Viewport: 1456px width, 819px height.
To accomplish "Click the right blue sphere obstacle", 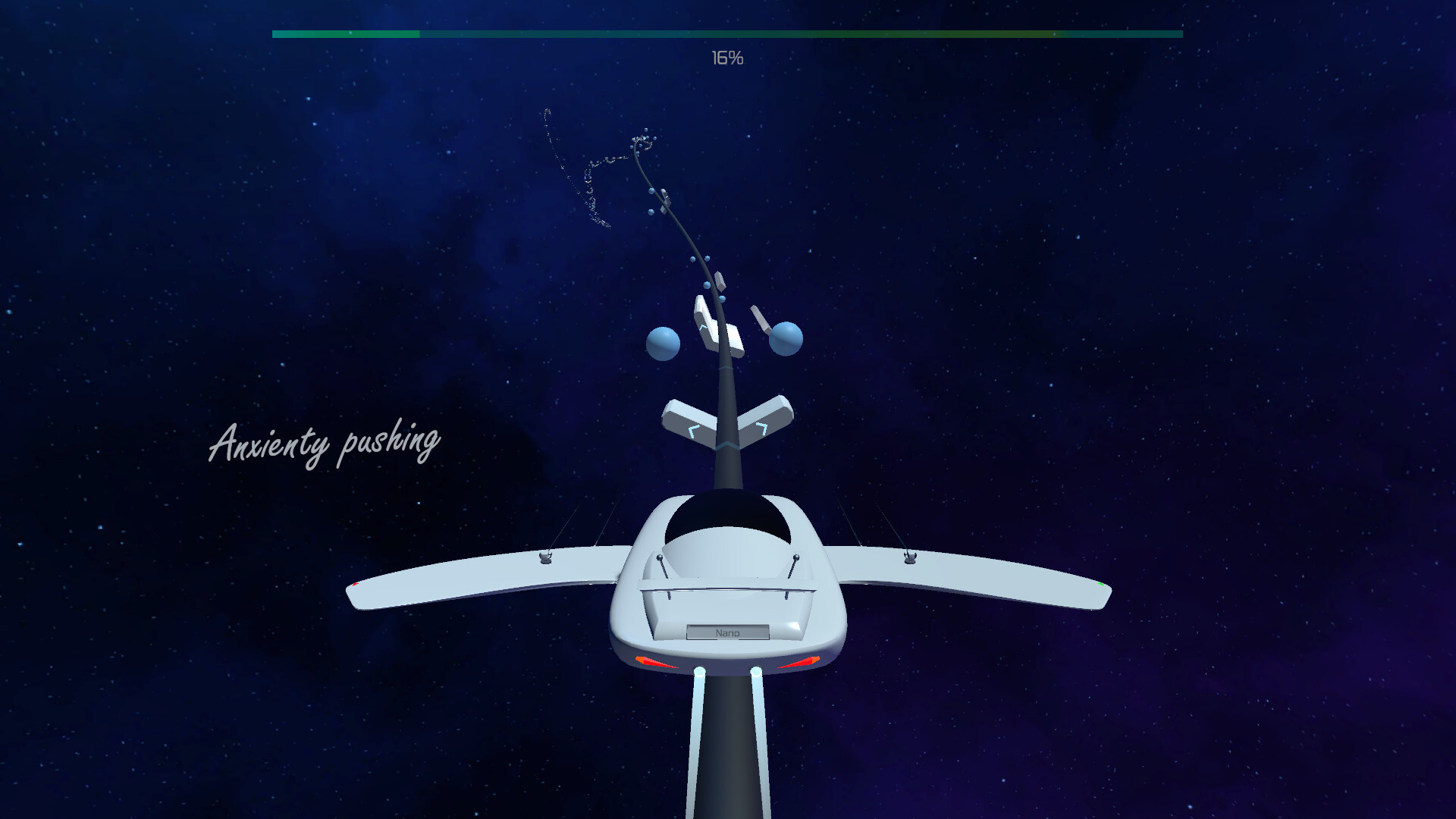I will [x=786, y=339].
